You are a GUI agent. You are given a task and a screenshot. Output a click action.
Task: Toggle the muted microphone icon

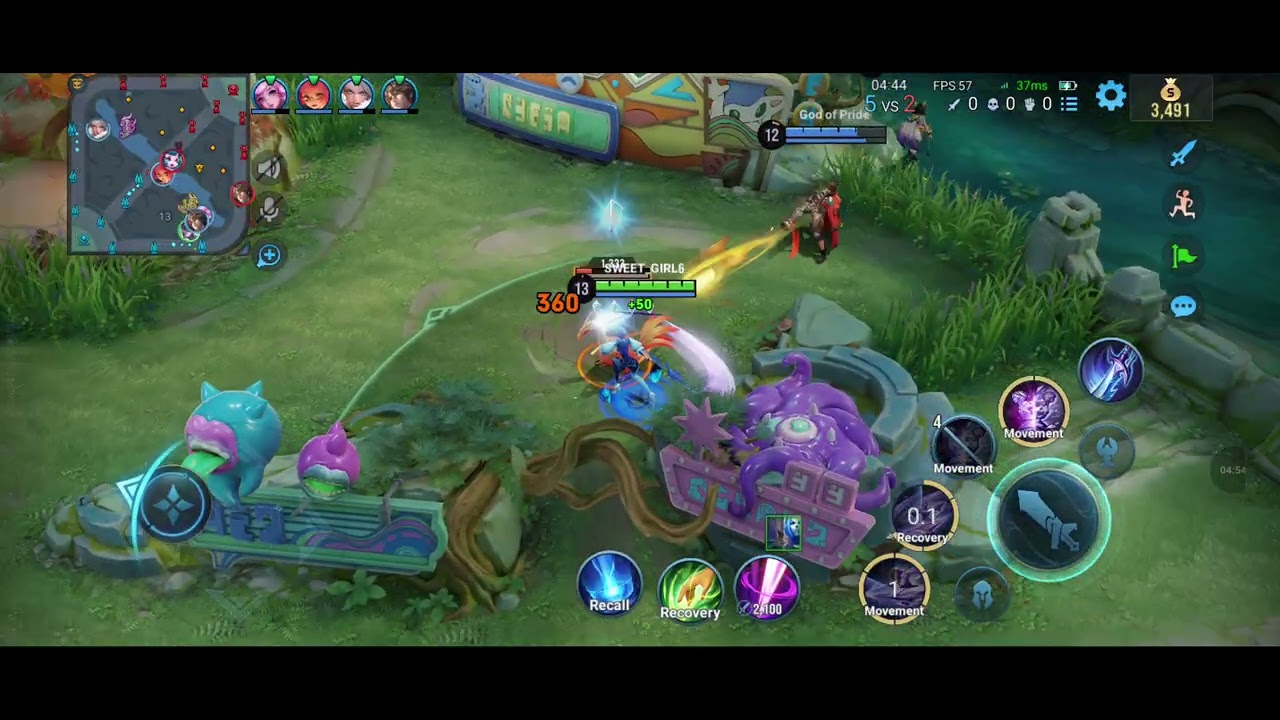coord(268,210)
